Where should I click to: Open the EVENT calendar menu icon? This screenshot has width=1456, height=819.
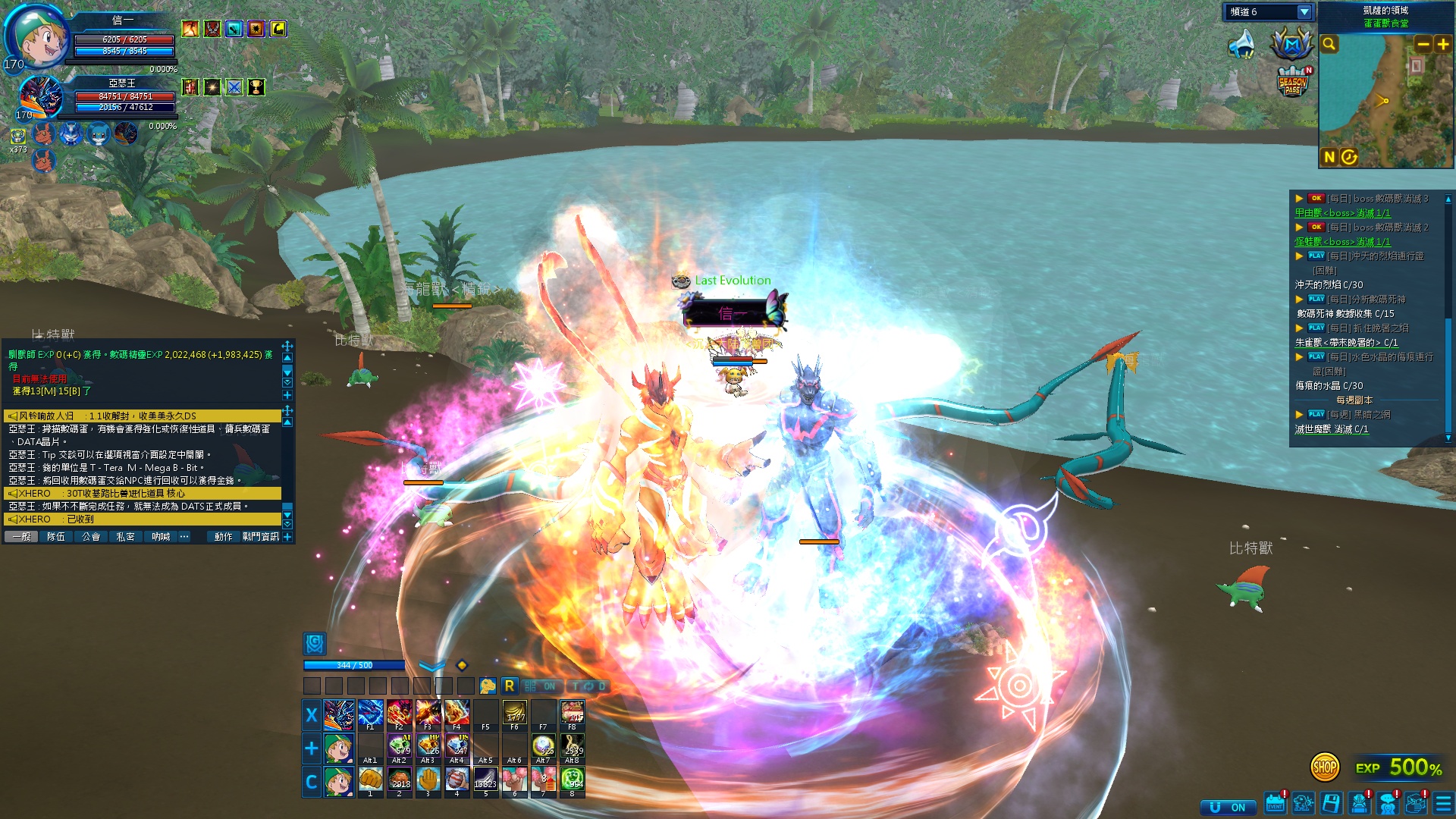point(1276,804)
